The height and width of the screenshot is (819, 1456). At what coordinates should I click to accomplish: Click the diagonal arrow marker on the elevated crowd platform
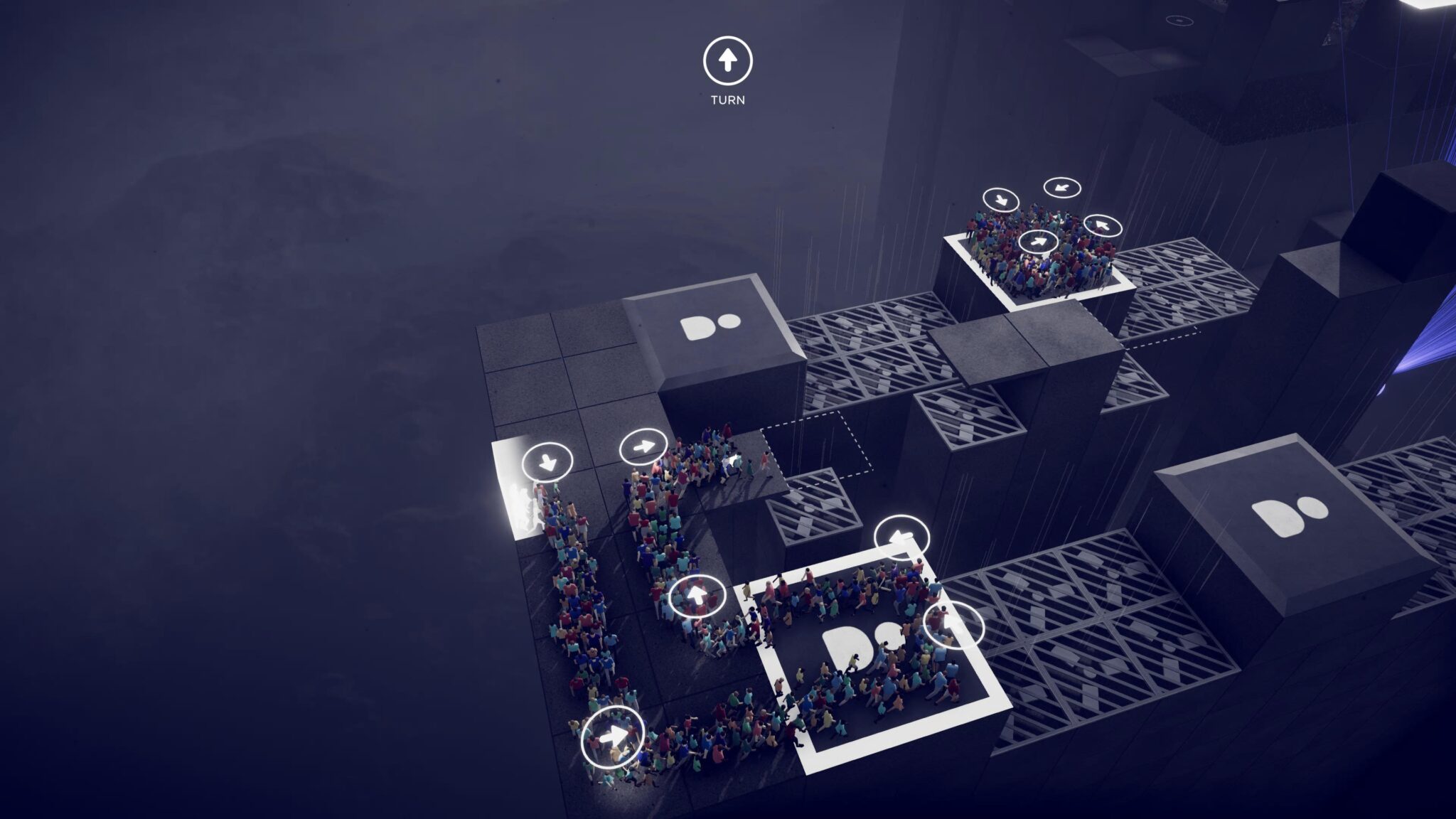coord(1061,187)
